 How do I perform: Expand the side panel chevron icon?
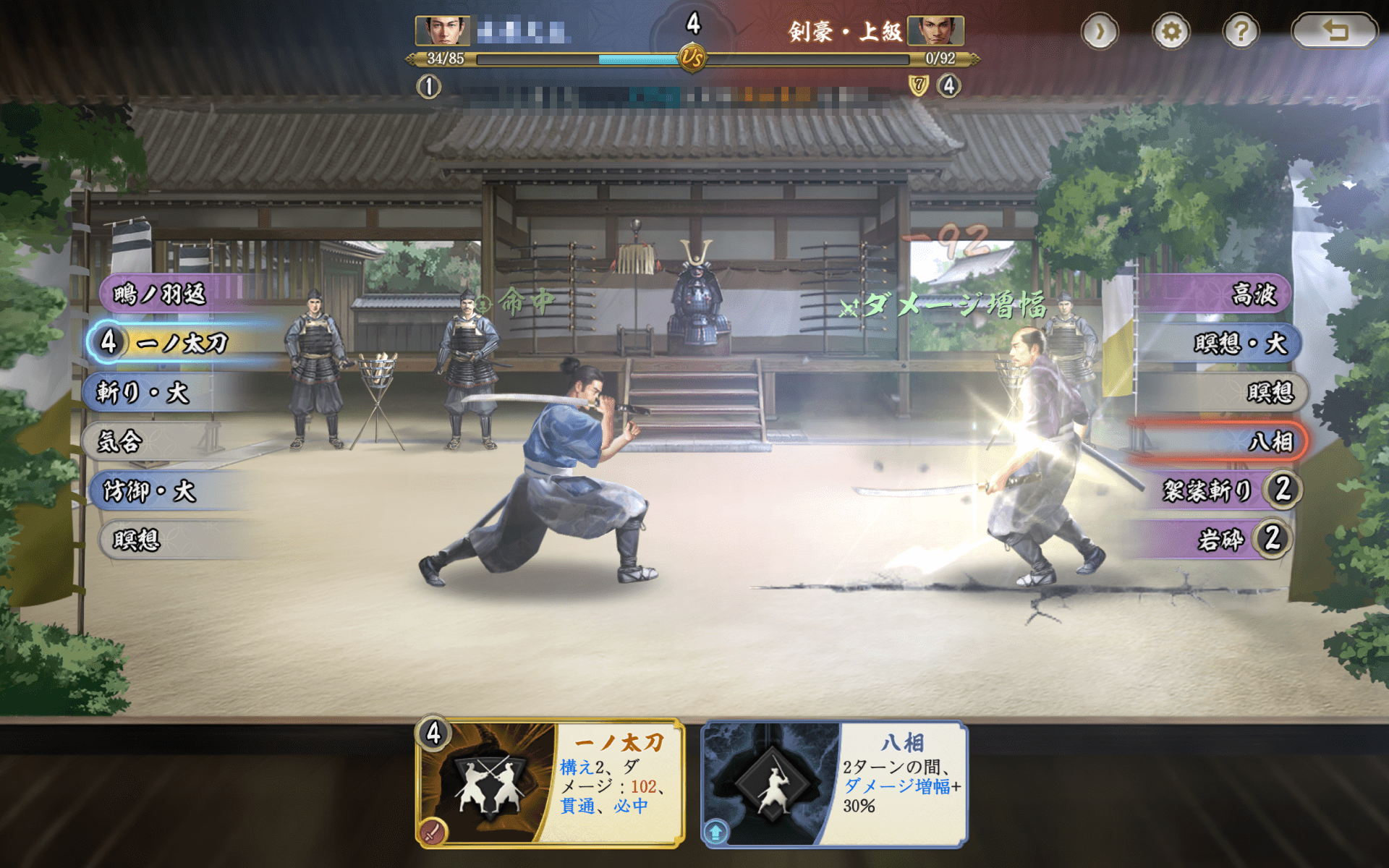(1101, 33)
